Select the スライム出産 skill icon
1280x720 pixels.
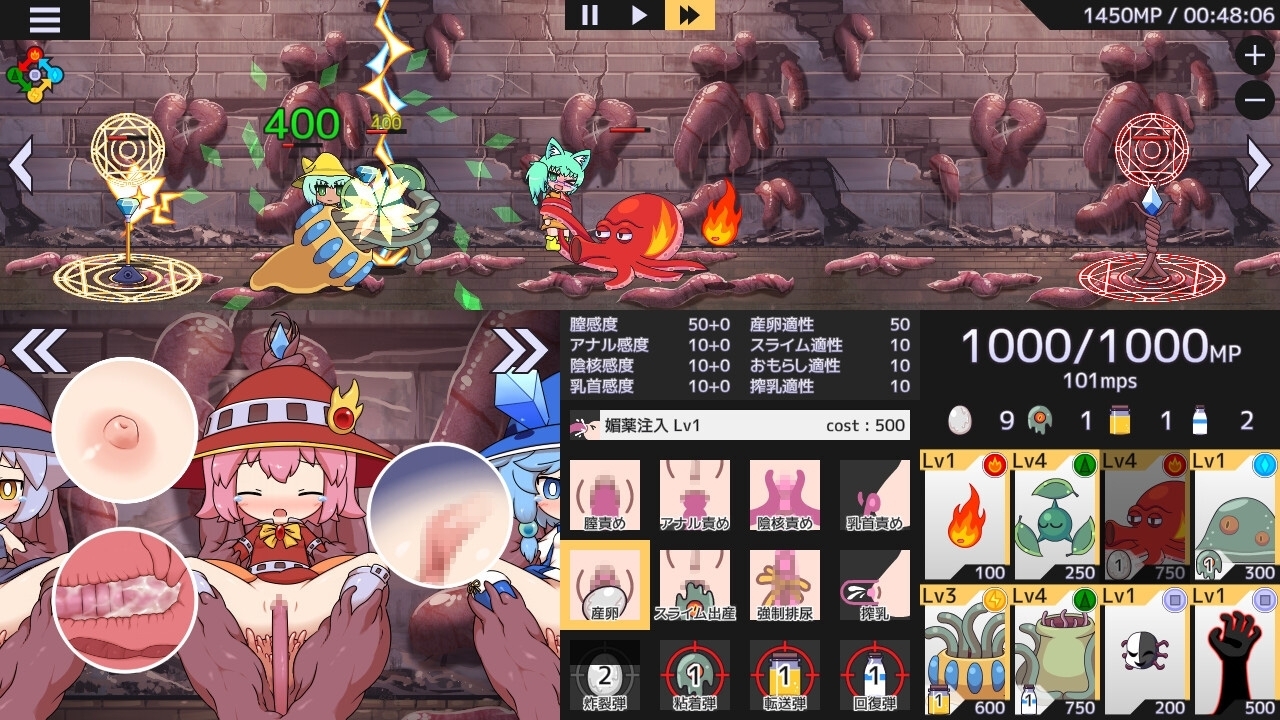pos(694,584)
